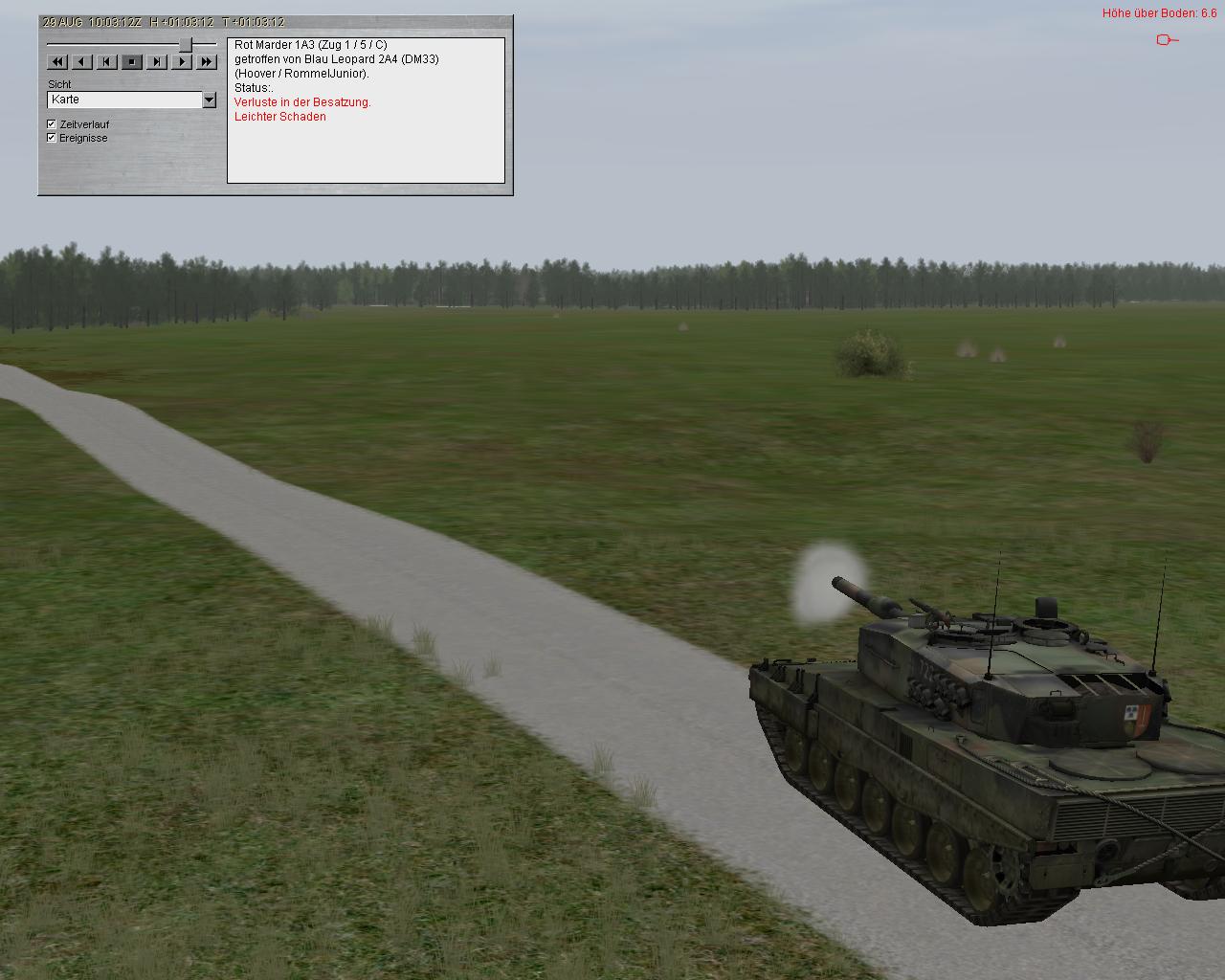
Task: Click the fast rewind button
Action: point(57,62)
